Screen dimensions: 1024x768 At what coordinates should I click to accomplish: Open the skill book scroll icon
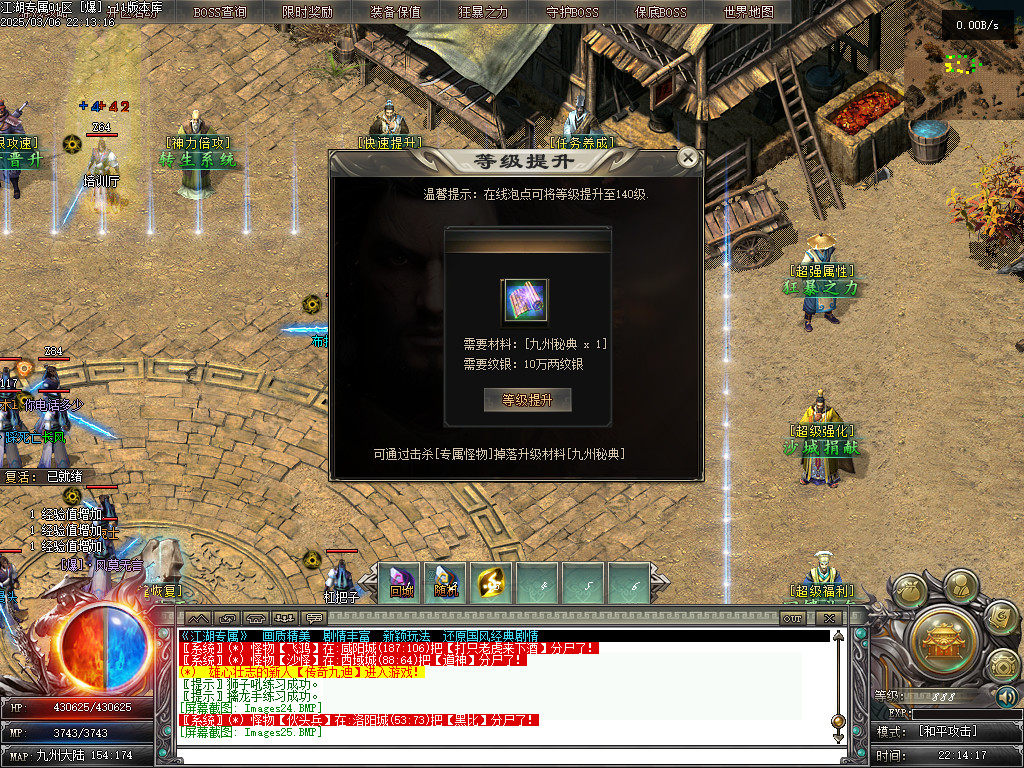(1001, 618)
